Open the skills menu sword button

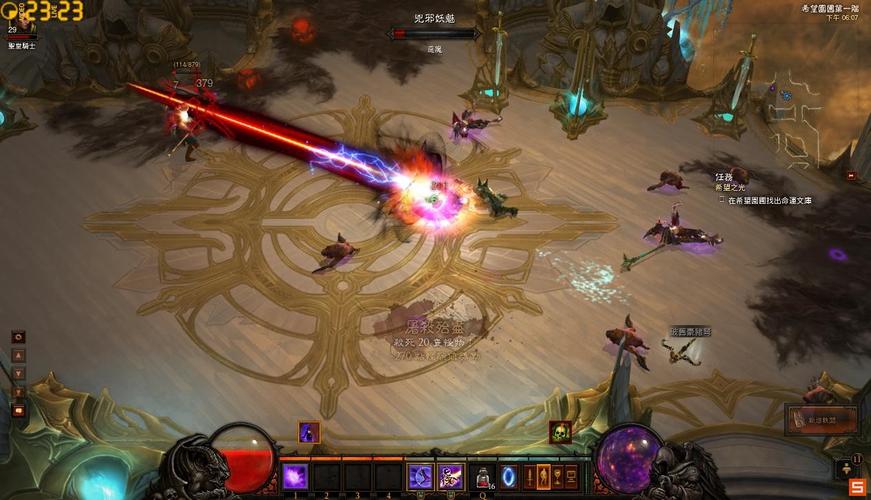[x=529, y=476]
